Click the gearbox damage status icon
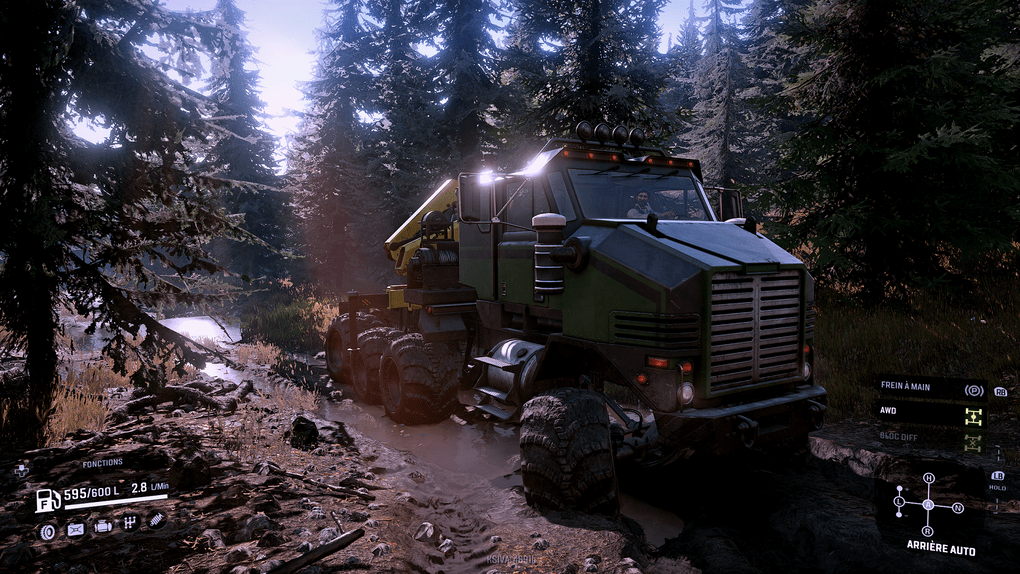The image size is (1020, 574). pos(130,523)
